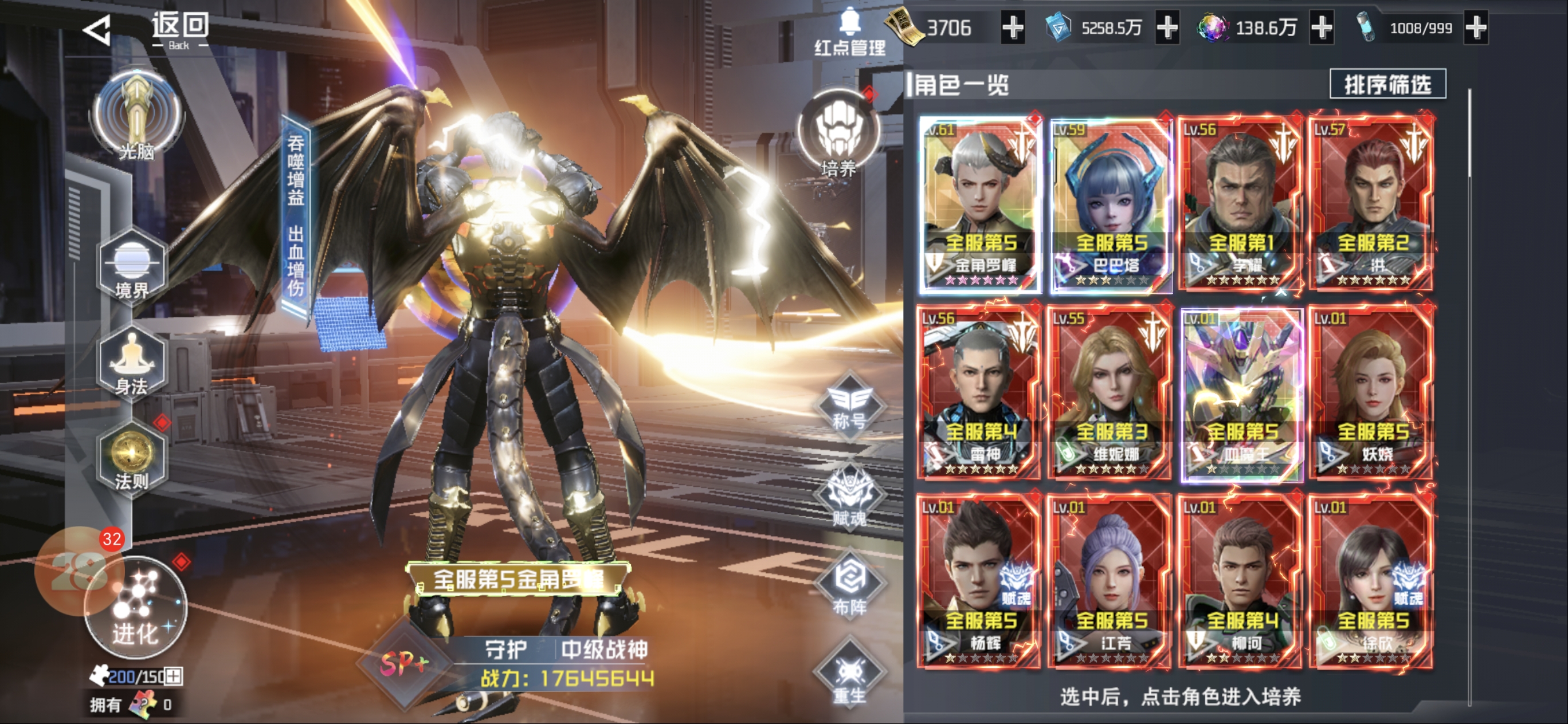Open the 光脑 menu icon
This screenshot has height=724, width=1568.
[136, 116]
